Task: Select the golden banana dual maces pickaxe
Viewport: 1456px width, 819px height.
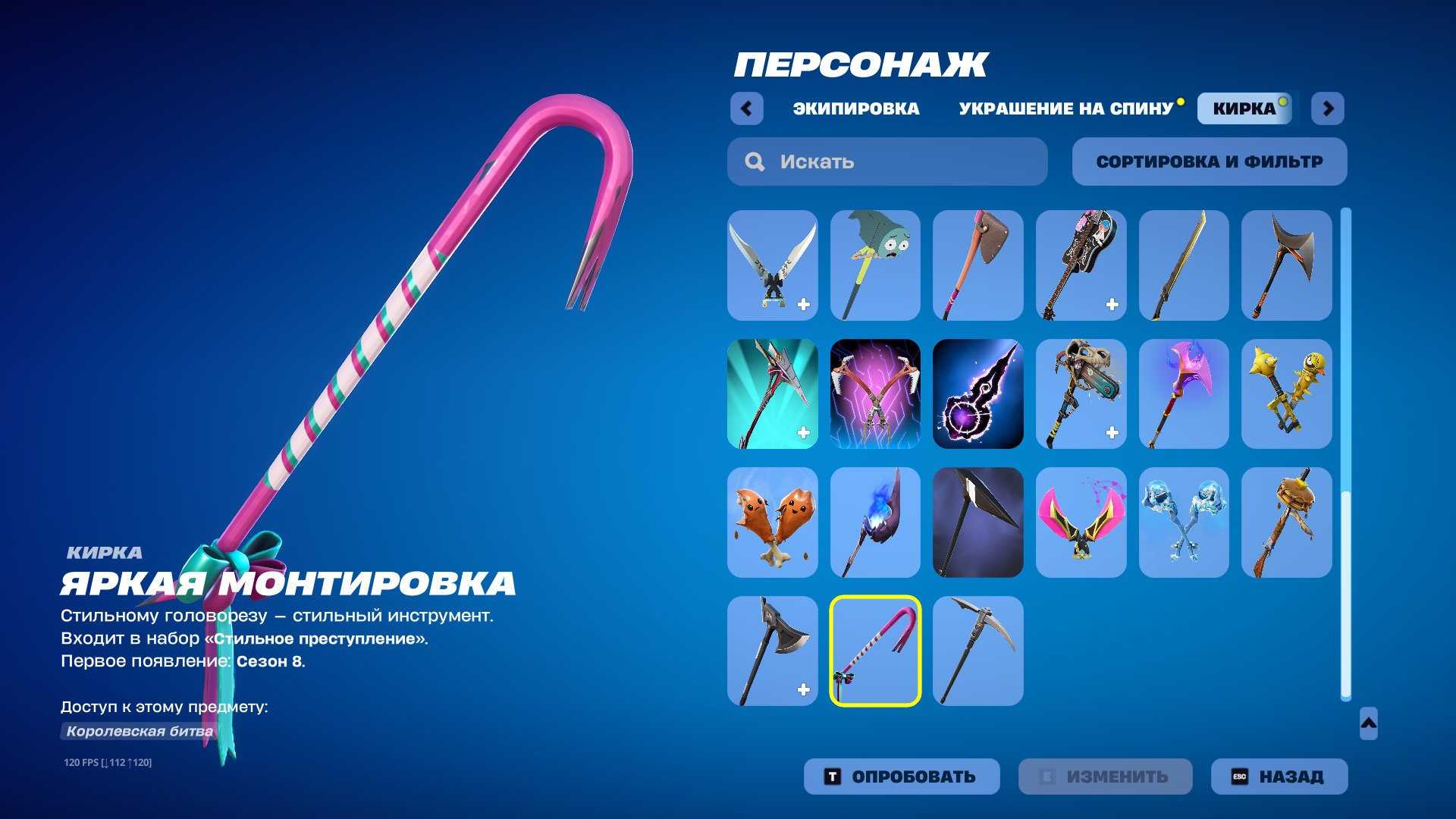Action: click(1286, 394)
